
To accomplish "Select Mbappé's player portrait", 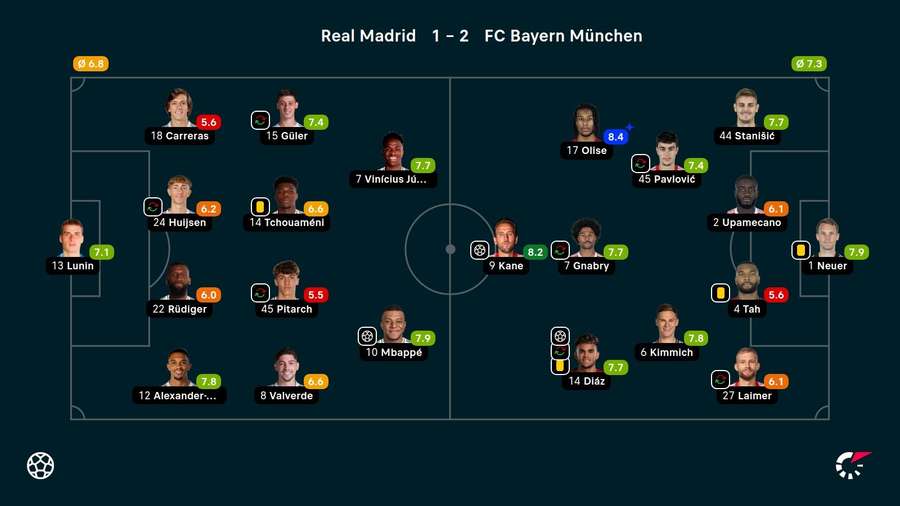I will 393,326.
